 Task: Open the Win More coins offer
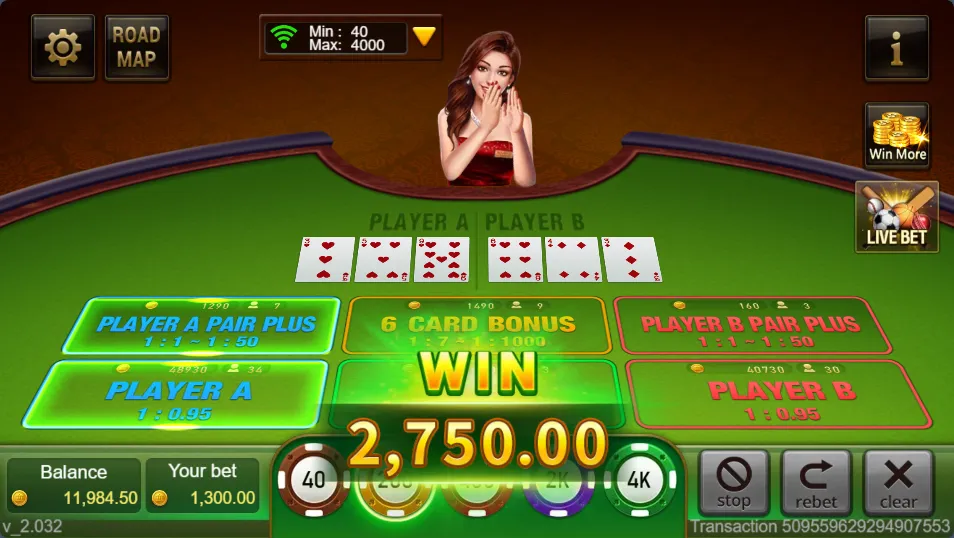point(896,135)
